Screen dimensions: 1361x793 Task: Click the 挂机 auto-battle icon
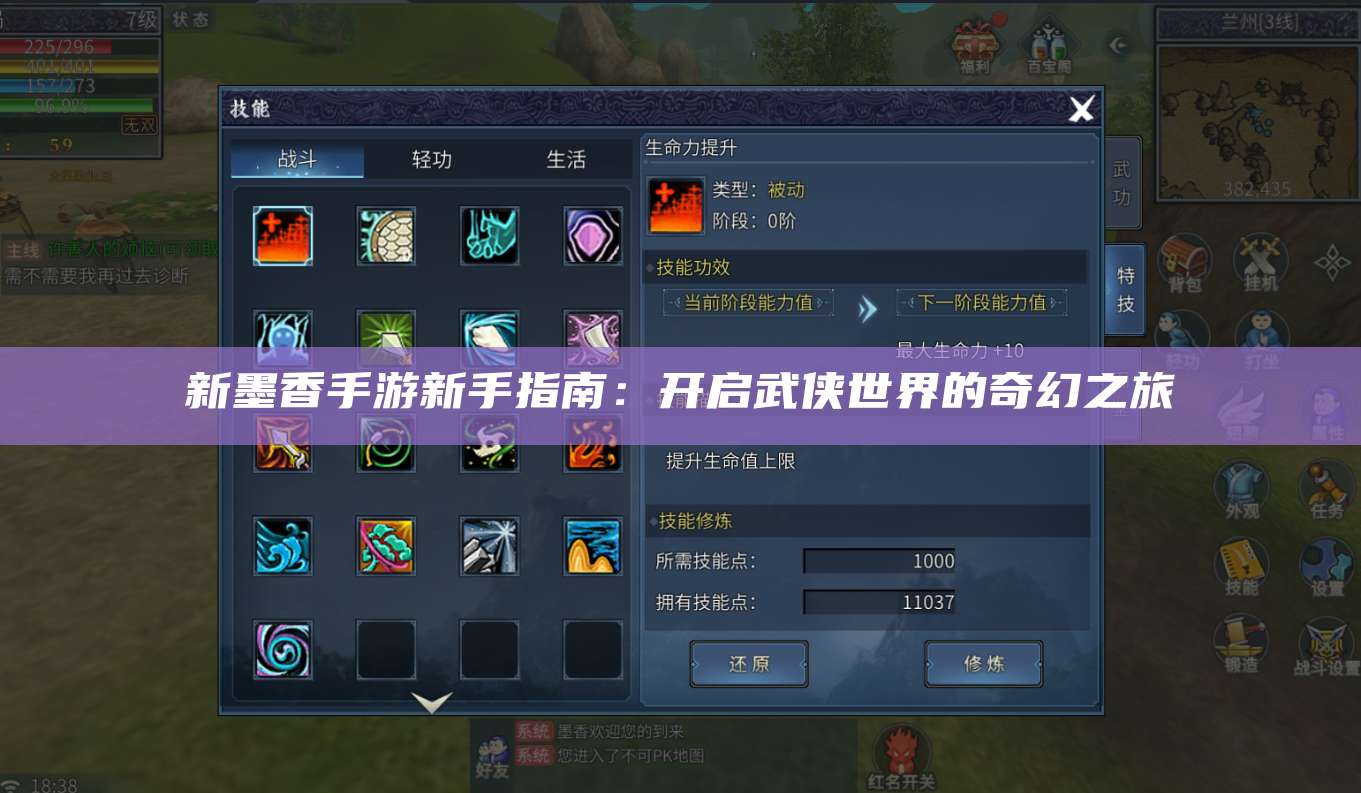pyautogui.click(x=1258, y=259)
